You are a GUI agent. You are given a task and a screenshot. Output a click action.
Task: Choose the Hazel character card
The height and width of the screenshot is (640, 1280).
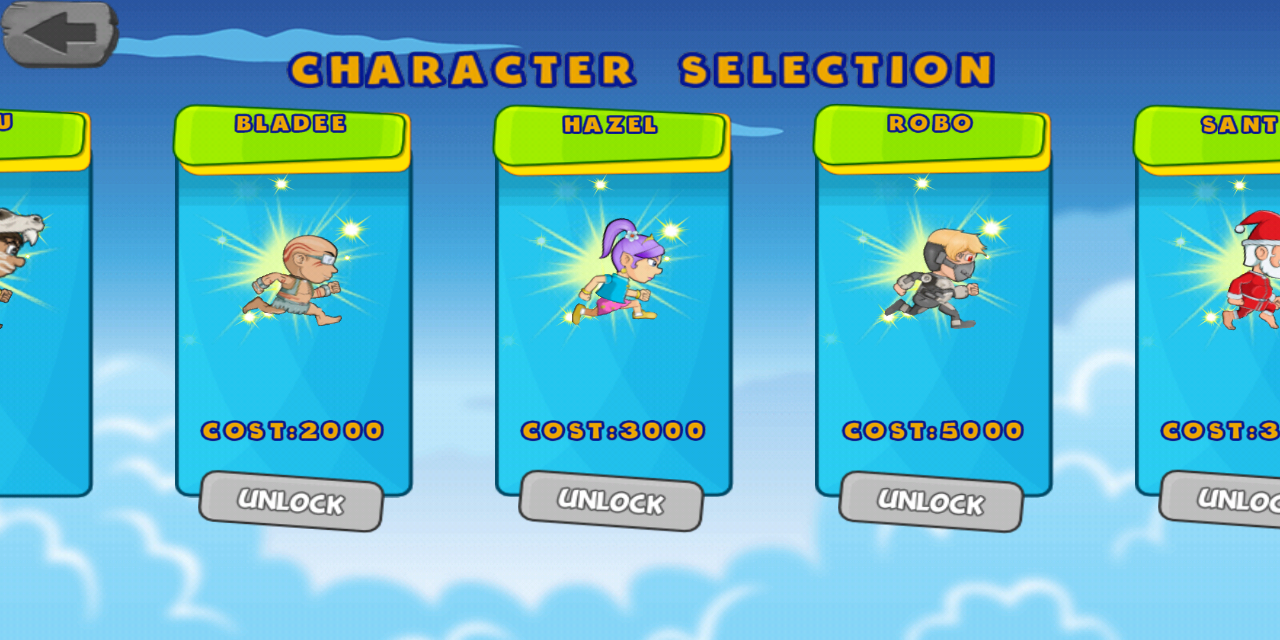[x=613, y=300]
